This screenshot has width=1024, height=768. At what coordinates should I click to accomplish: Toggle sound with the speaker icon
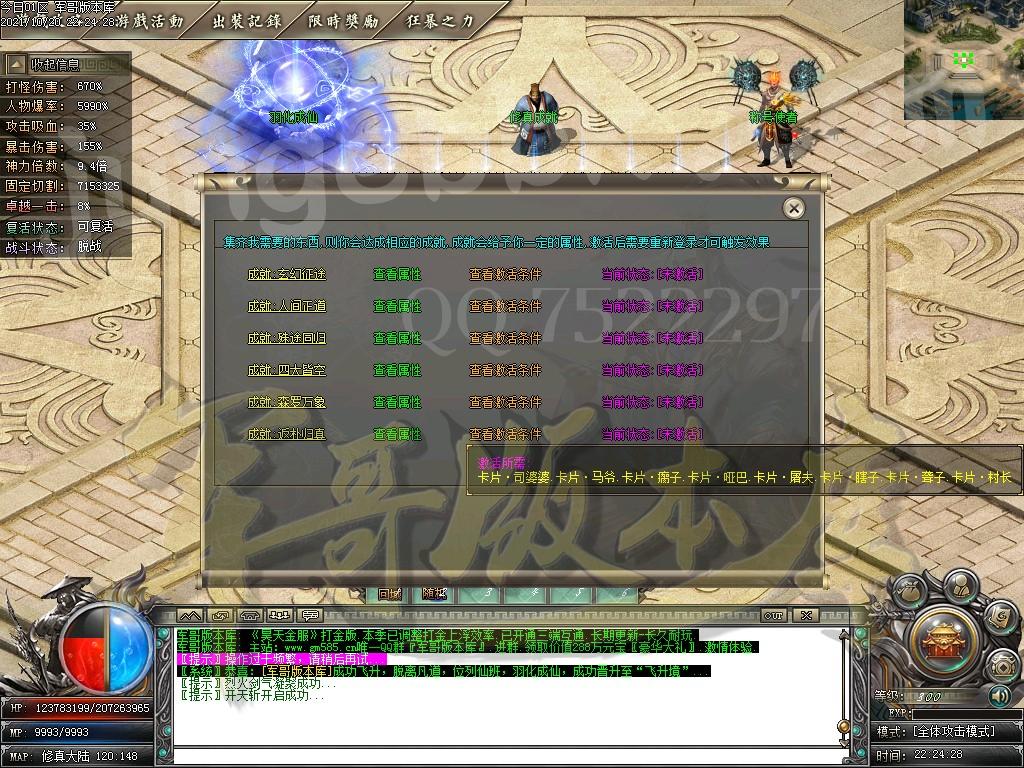pos(998,695)
